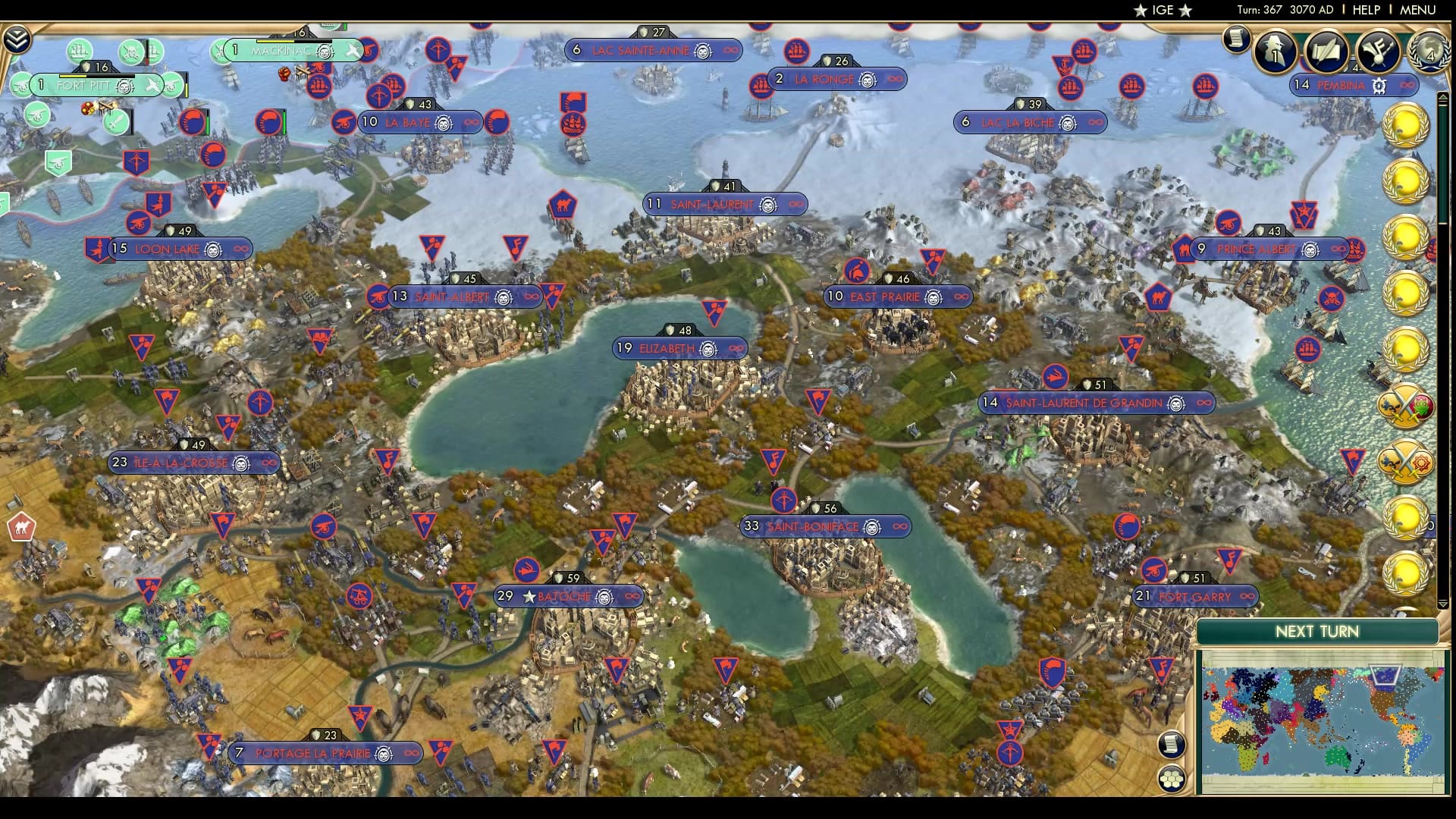Select the Batoche capital city banner
Screen dimensions: 1456x819
tap(569, 596)
